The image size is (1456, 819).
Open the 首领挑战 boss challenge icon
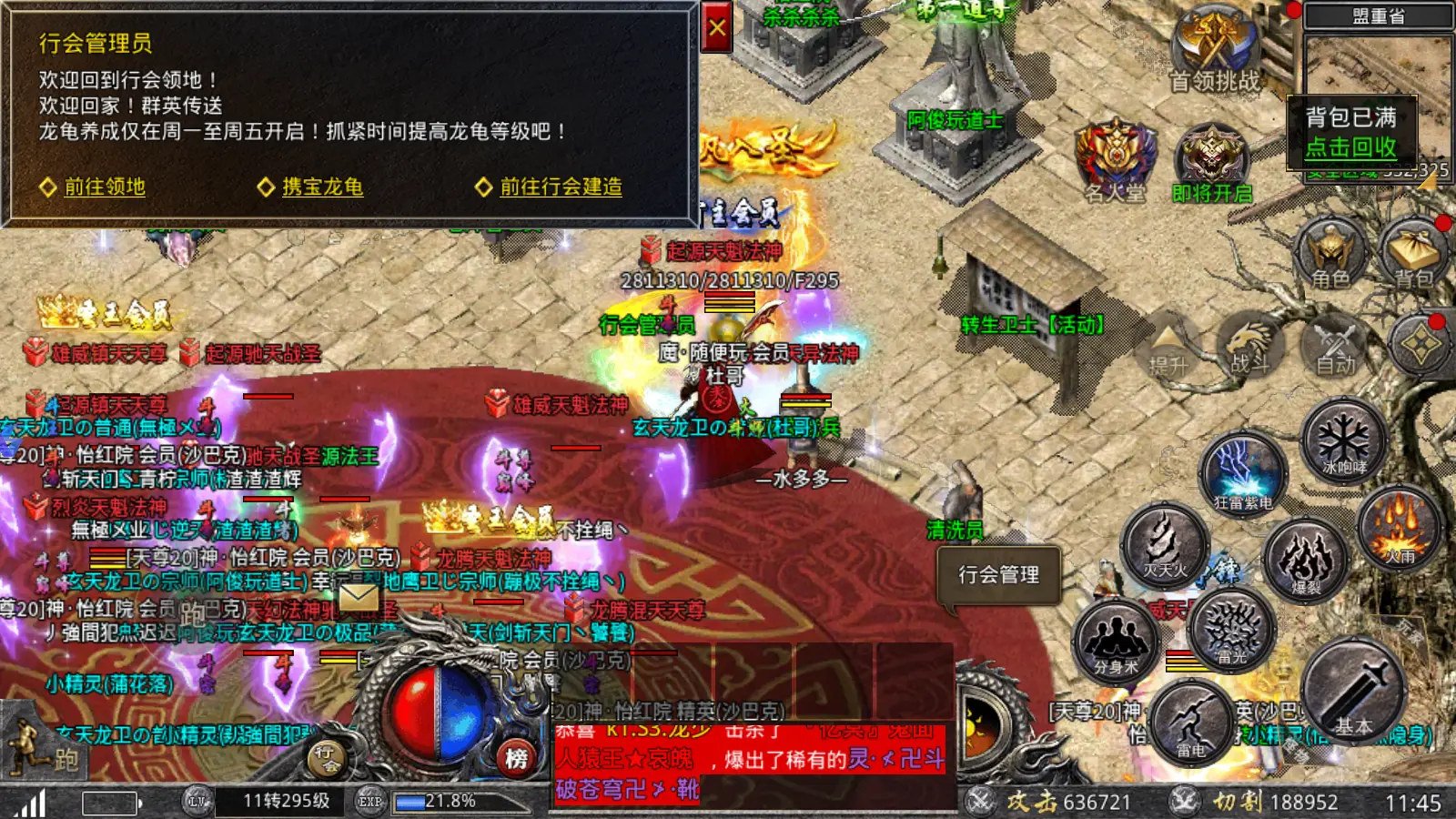click(1214, 50)
